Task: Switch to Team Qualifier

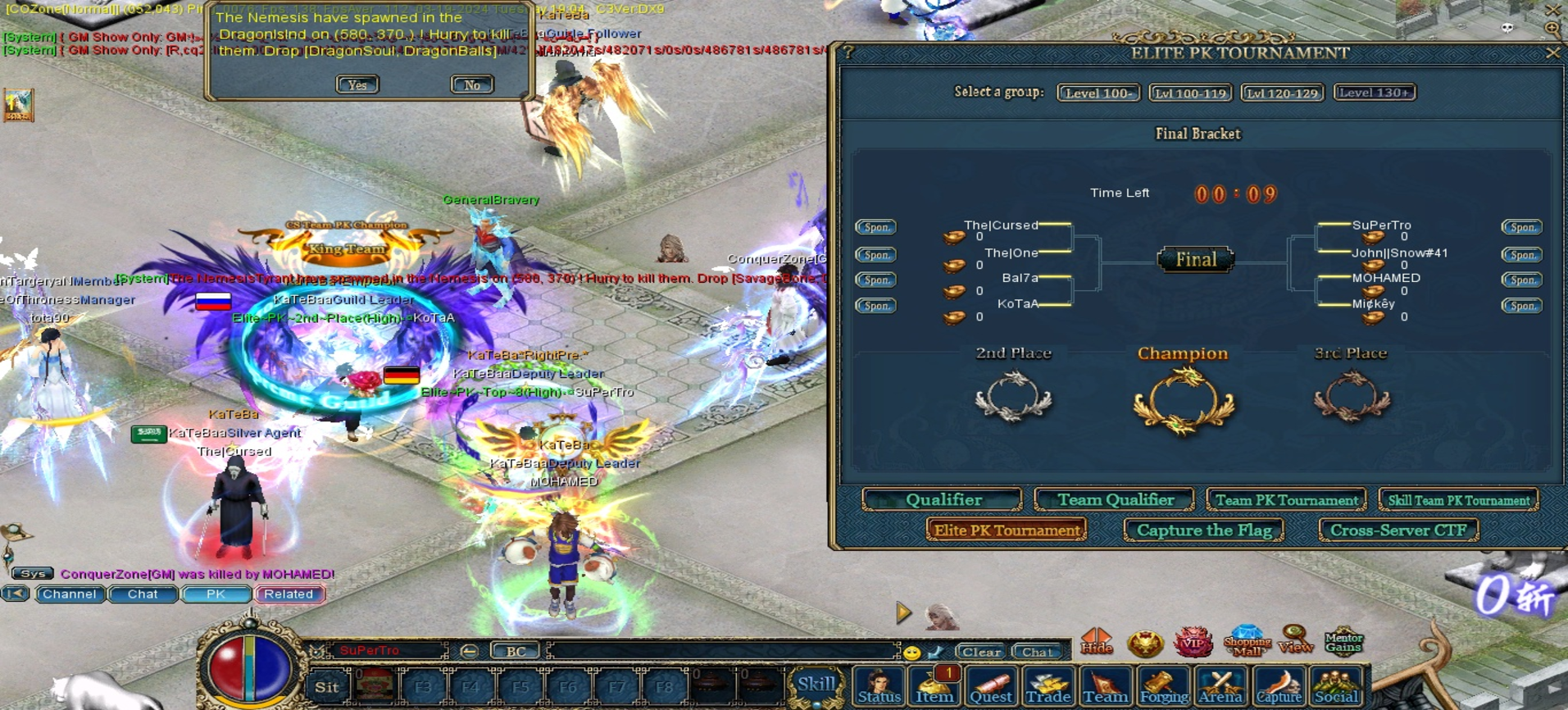Action: click(1115, 500)
